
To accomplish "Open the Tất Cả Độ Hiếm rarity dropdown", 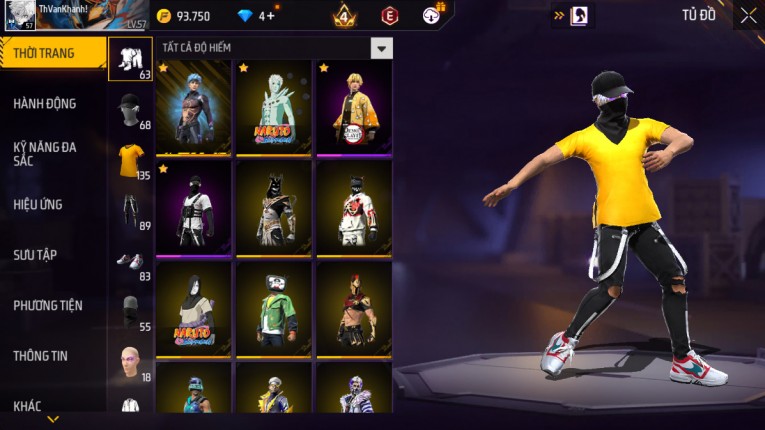I will point(381,48).
